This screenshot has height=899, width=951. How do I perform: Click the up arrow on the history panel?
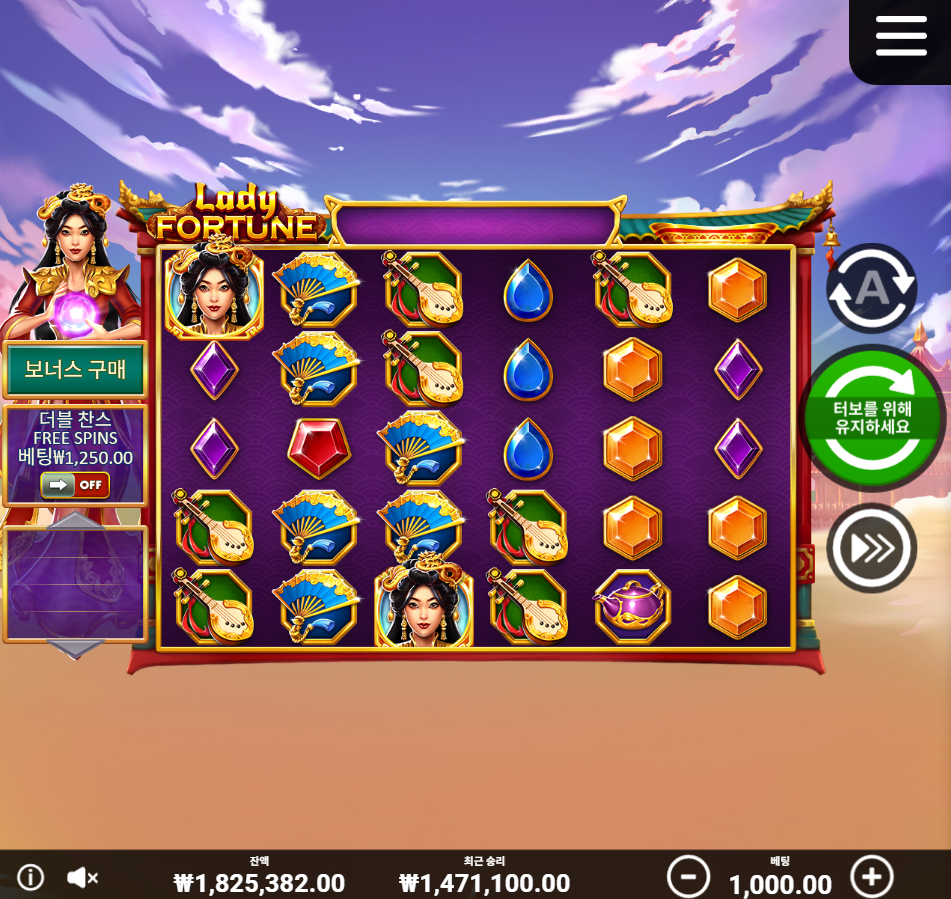(76, 520)
